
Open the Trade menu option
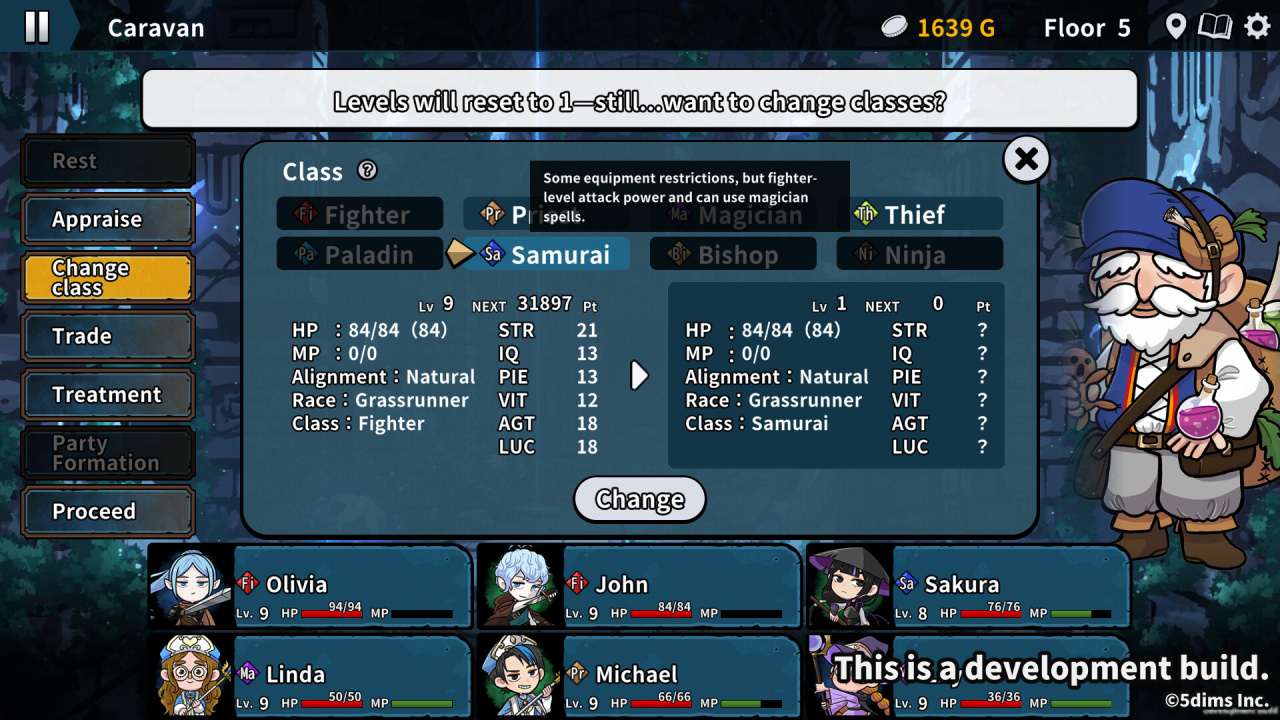(107, 337)
